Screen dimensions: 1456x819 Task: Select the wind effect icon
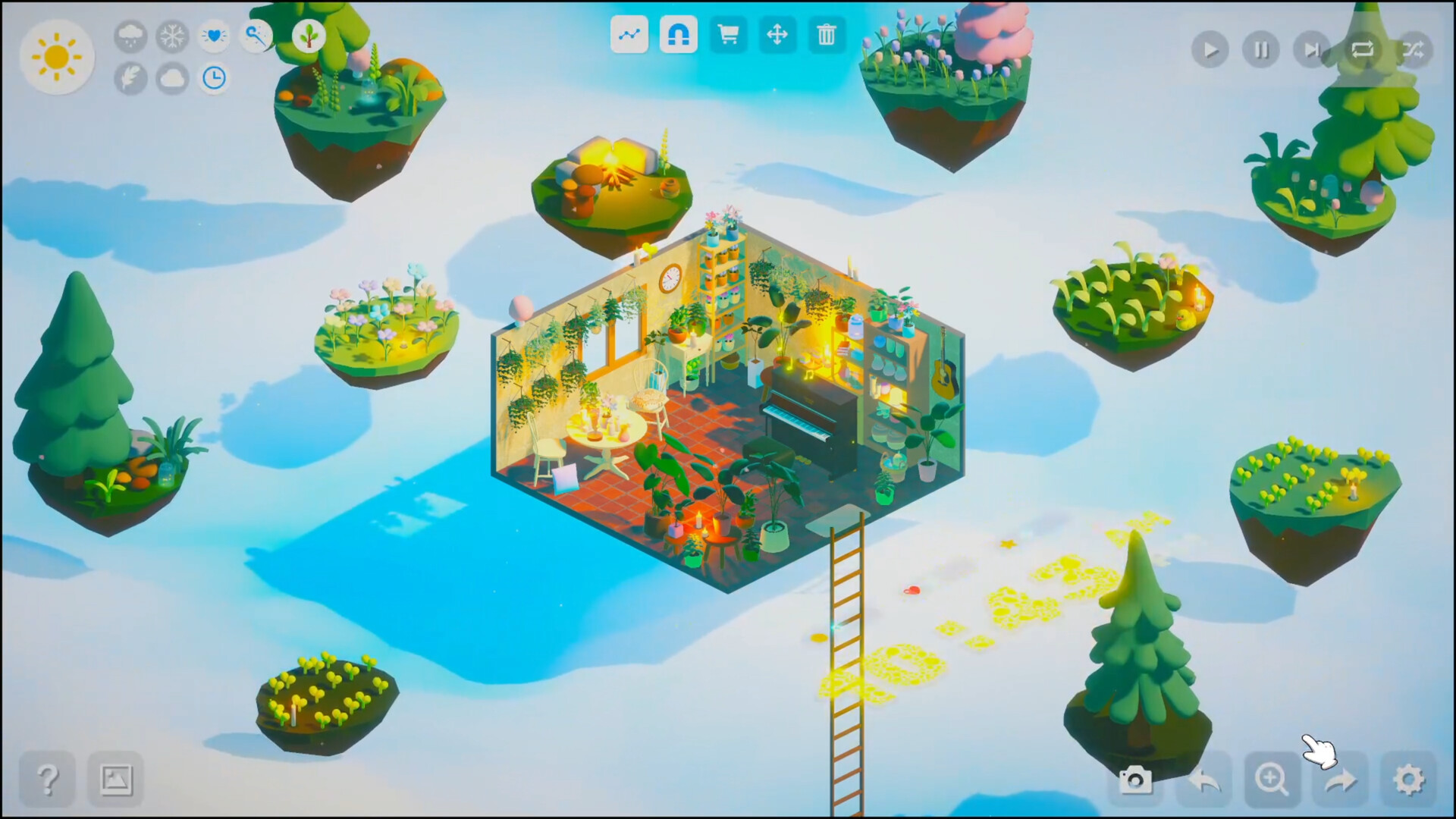click(256, 36)
